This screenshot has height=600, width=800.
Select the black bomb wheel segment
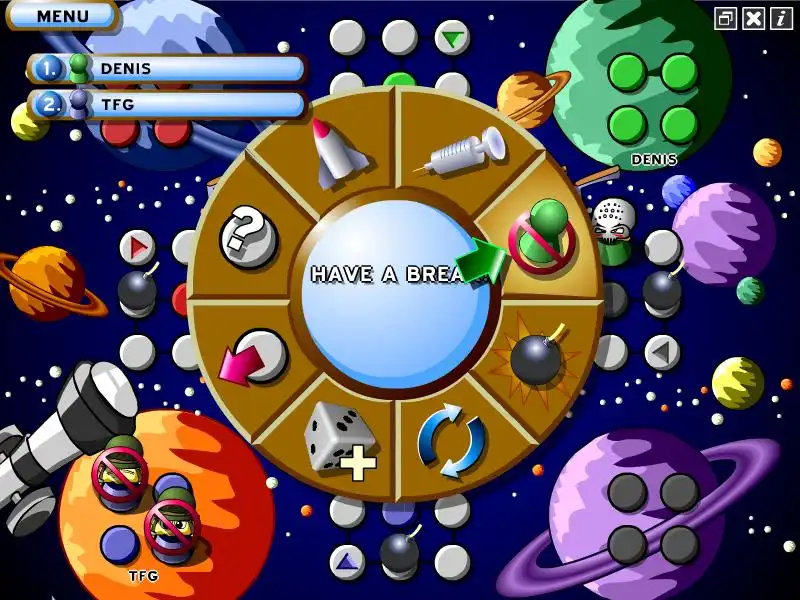tap(538, 357)
